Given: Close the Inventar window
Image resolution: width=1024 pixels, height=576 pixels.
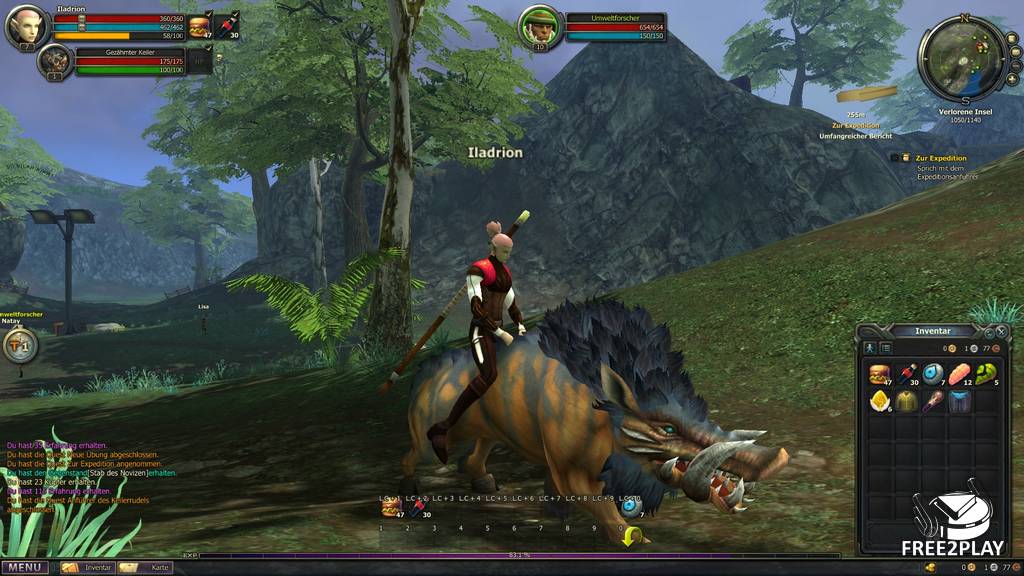Looking at the screenshot, I should (1001, 331).
